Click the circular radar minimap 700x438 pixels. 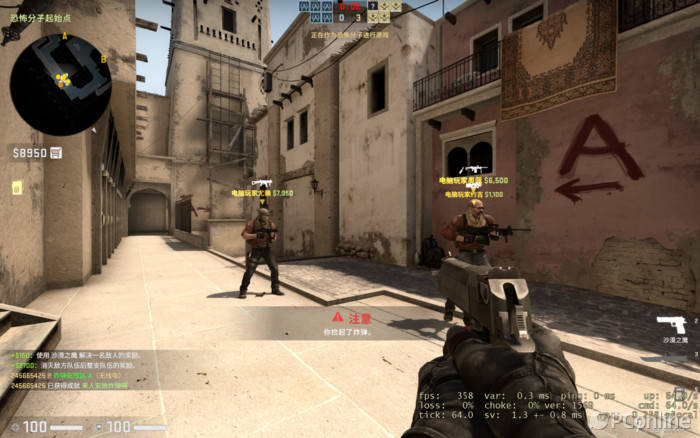point(60,85)
